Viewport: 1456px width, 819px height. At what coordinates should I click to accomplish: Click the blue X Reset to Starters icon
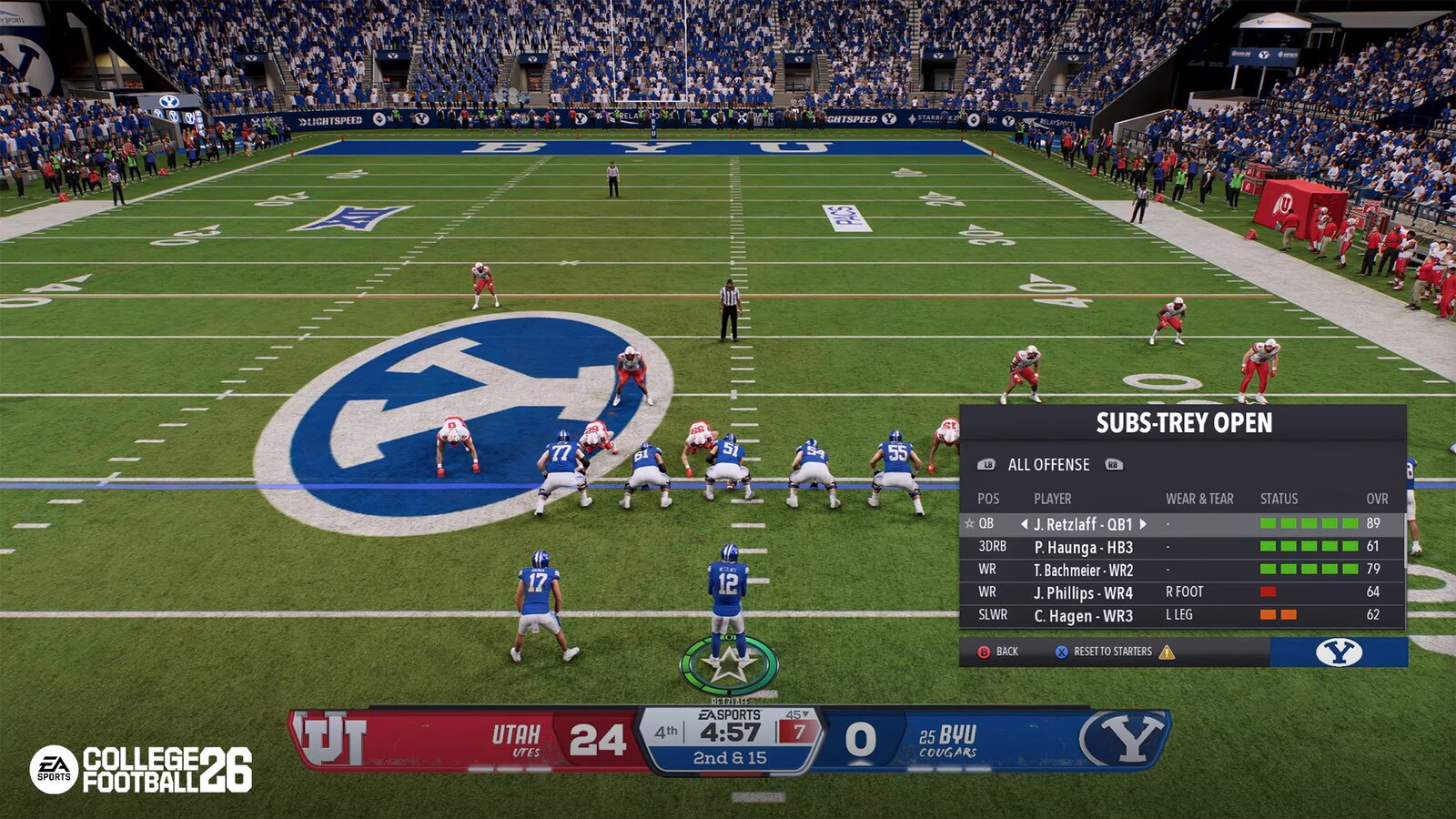[x=1061, y=652]
